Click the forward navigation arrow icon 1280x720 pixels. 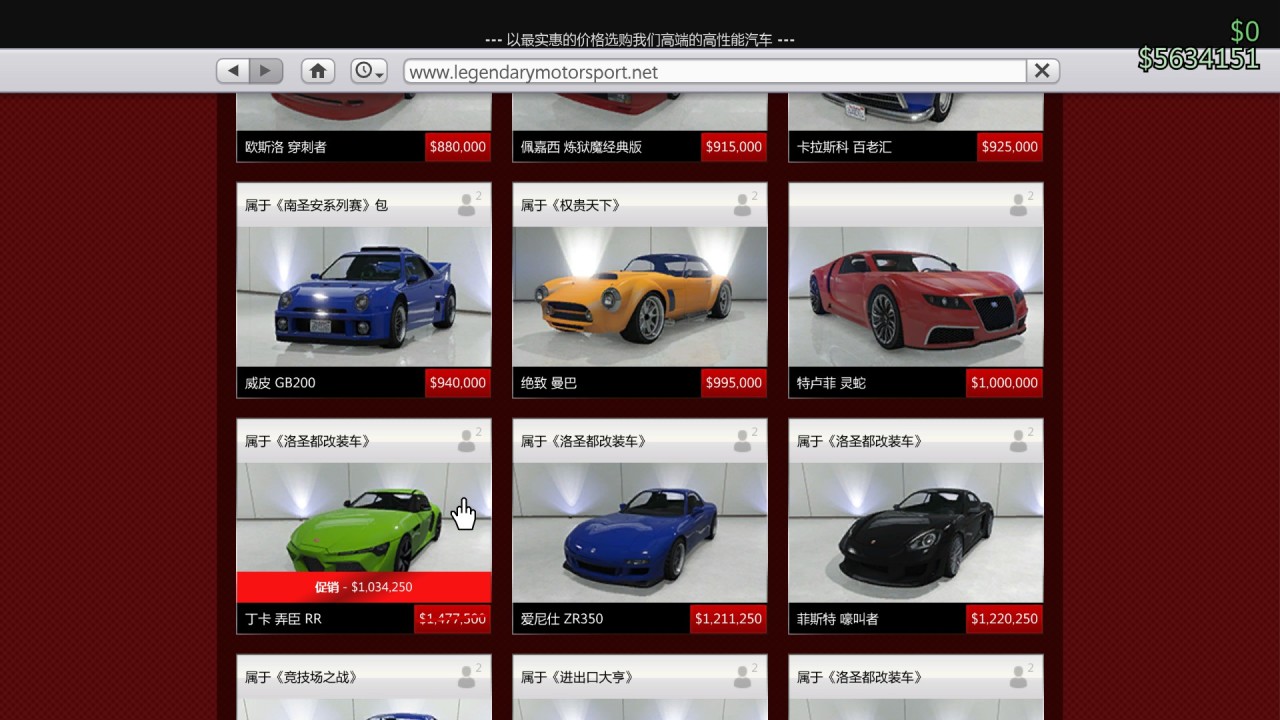(264, 71)
